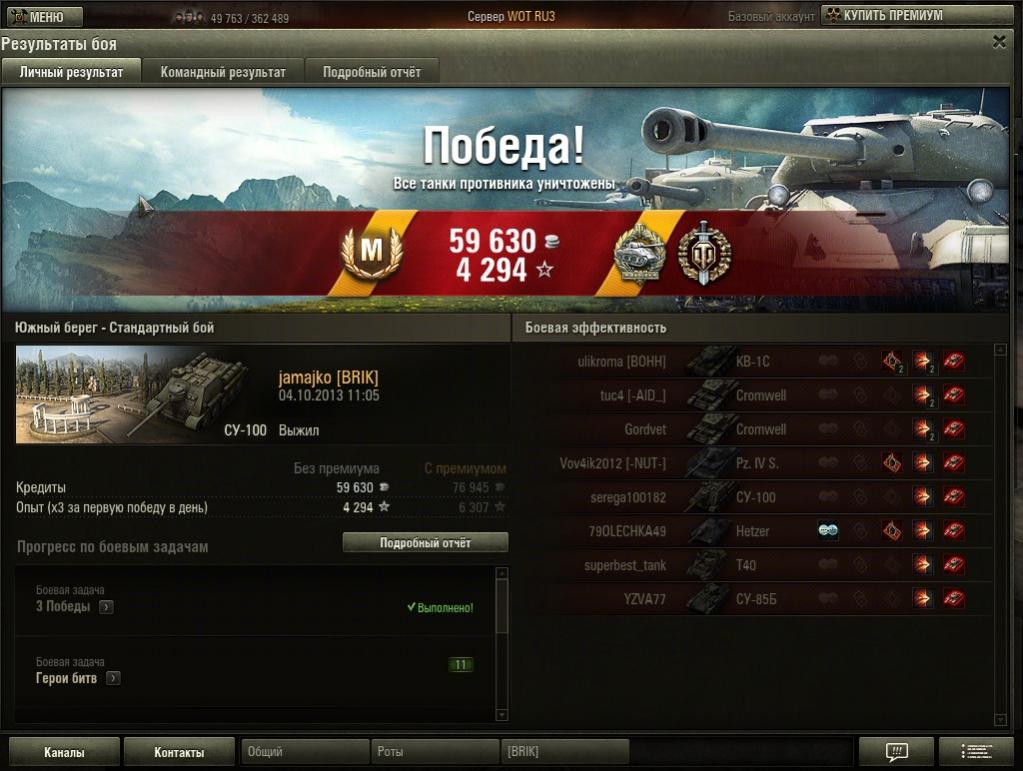
Task: Open the Подробный отчёт button under credits
Action: click(x=425, y=543)
